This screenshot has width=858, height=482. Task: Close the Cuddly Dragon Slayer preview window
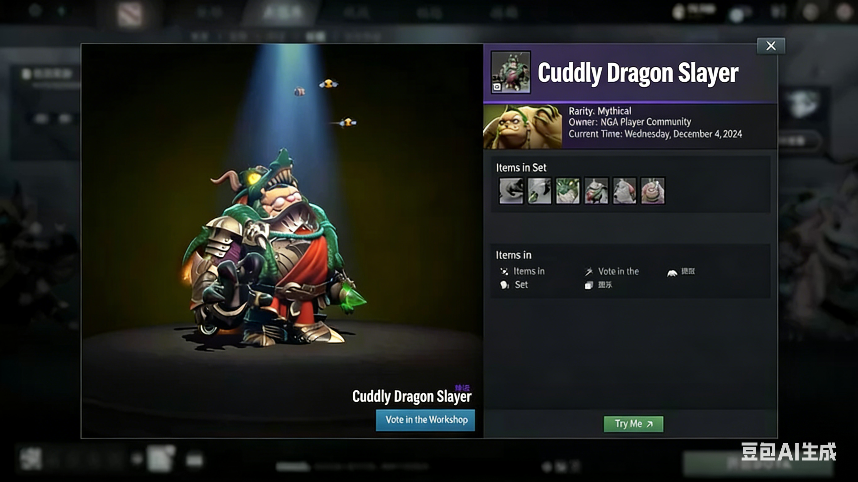770,46
